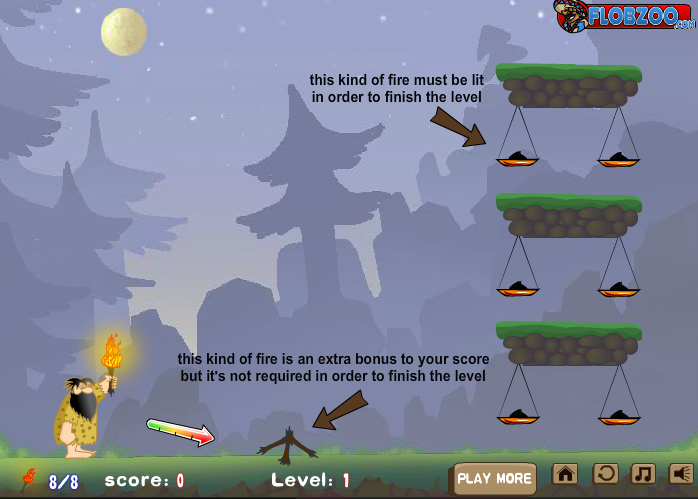
Task: Click the PLAY MORE button
Action: (495, 478)
